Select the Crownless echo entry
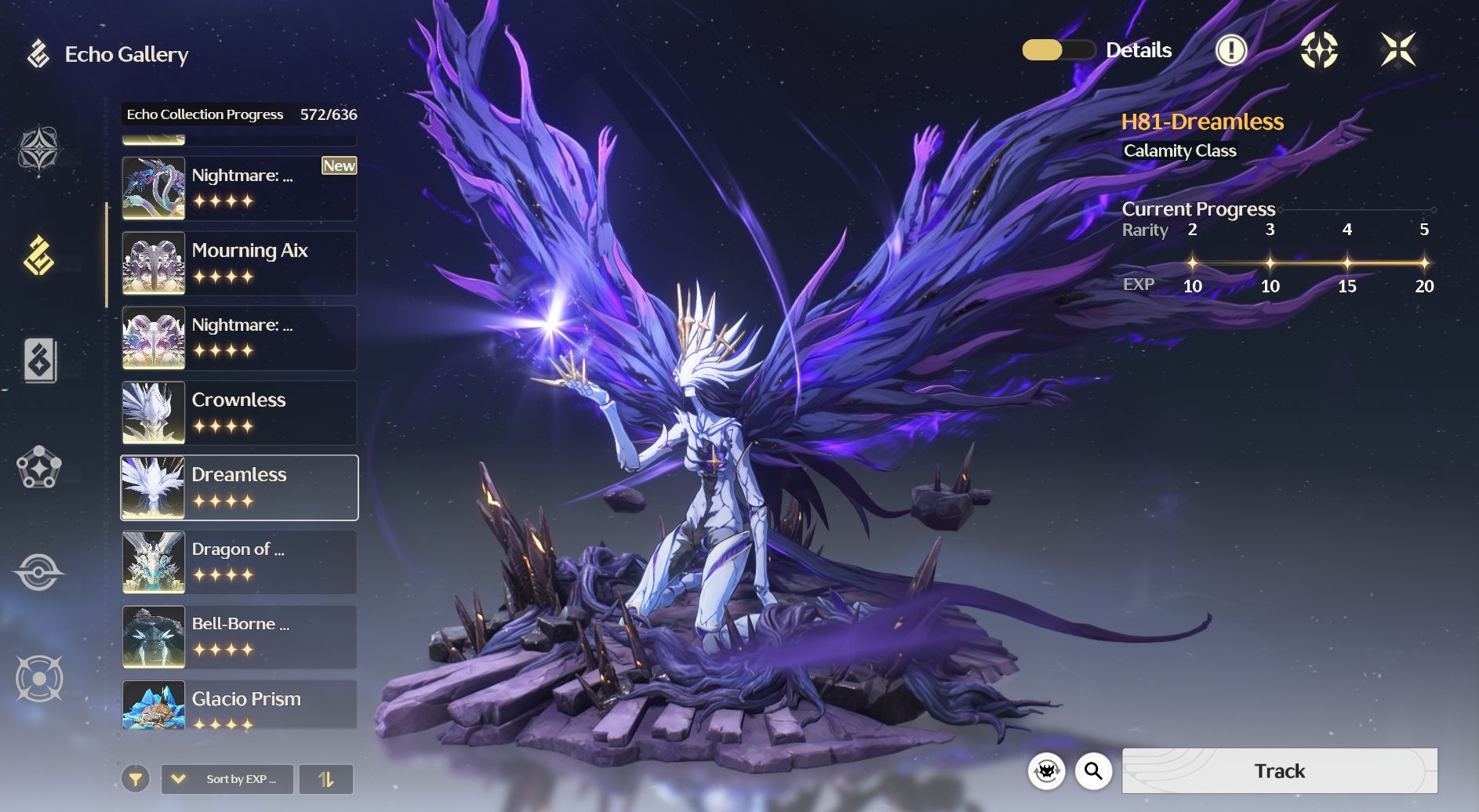Viewport: 1479px width, 812px height. (239, 413)
